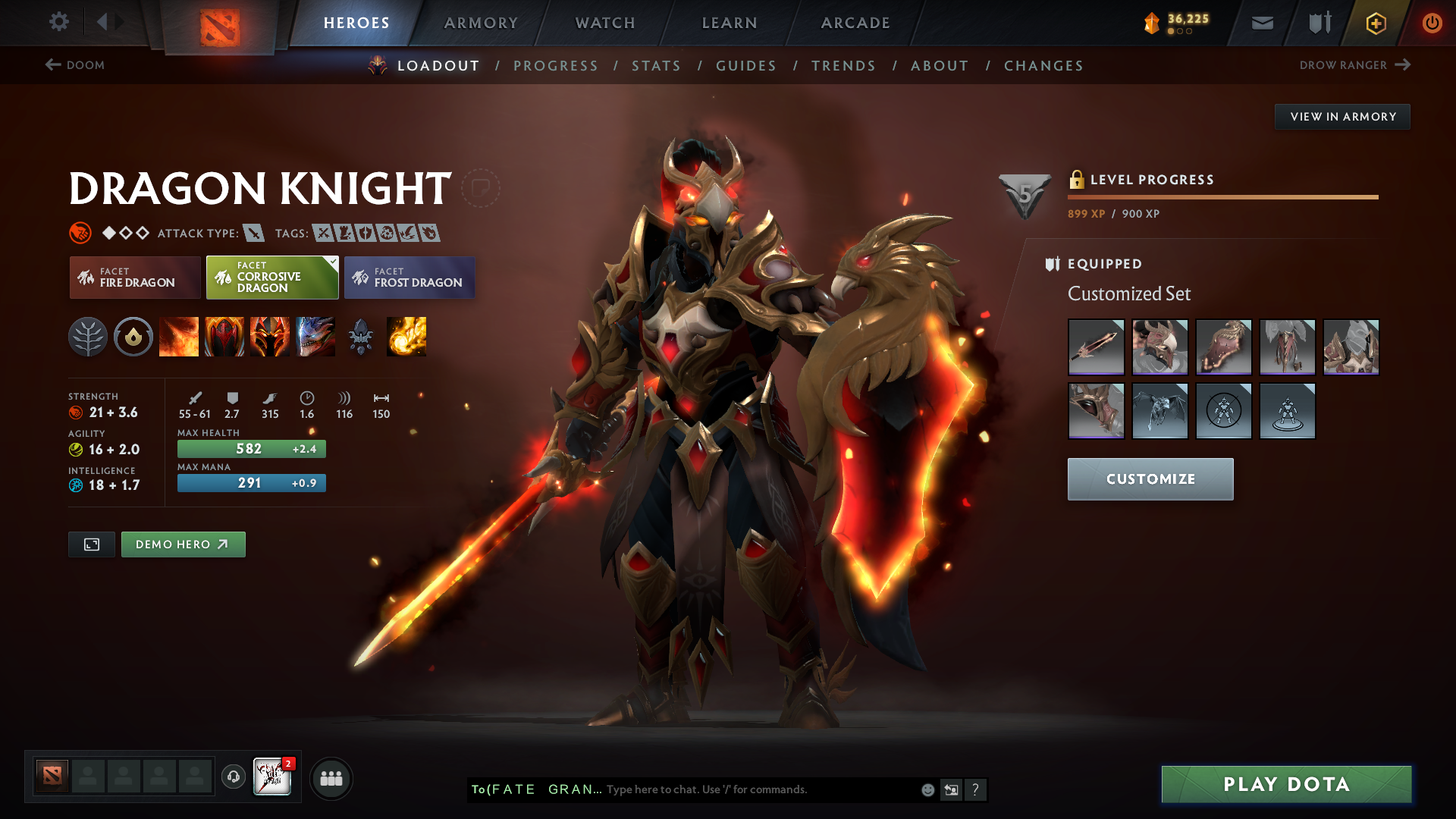The width and height of the screenshot is (1456, 819).
Task: Toggle the Corrosive Dragon facet
Action: point(271,278)
